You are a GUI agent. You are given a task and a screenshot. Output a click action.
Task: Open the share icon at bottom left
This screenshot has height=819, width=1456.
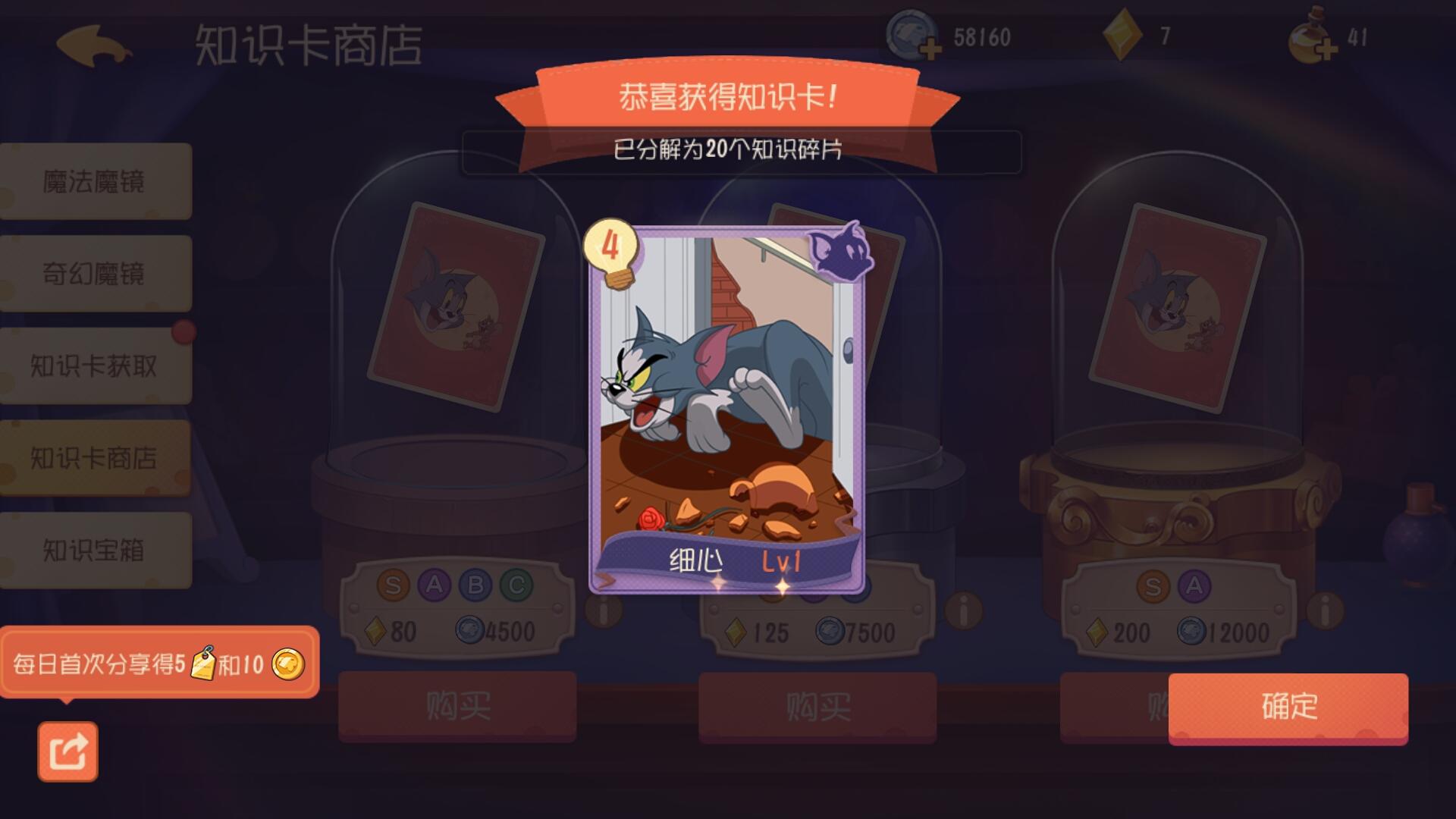tap(69, 751)
